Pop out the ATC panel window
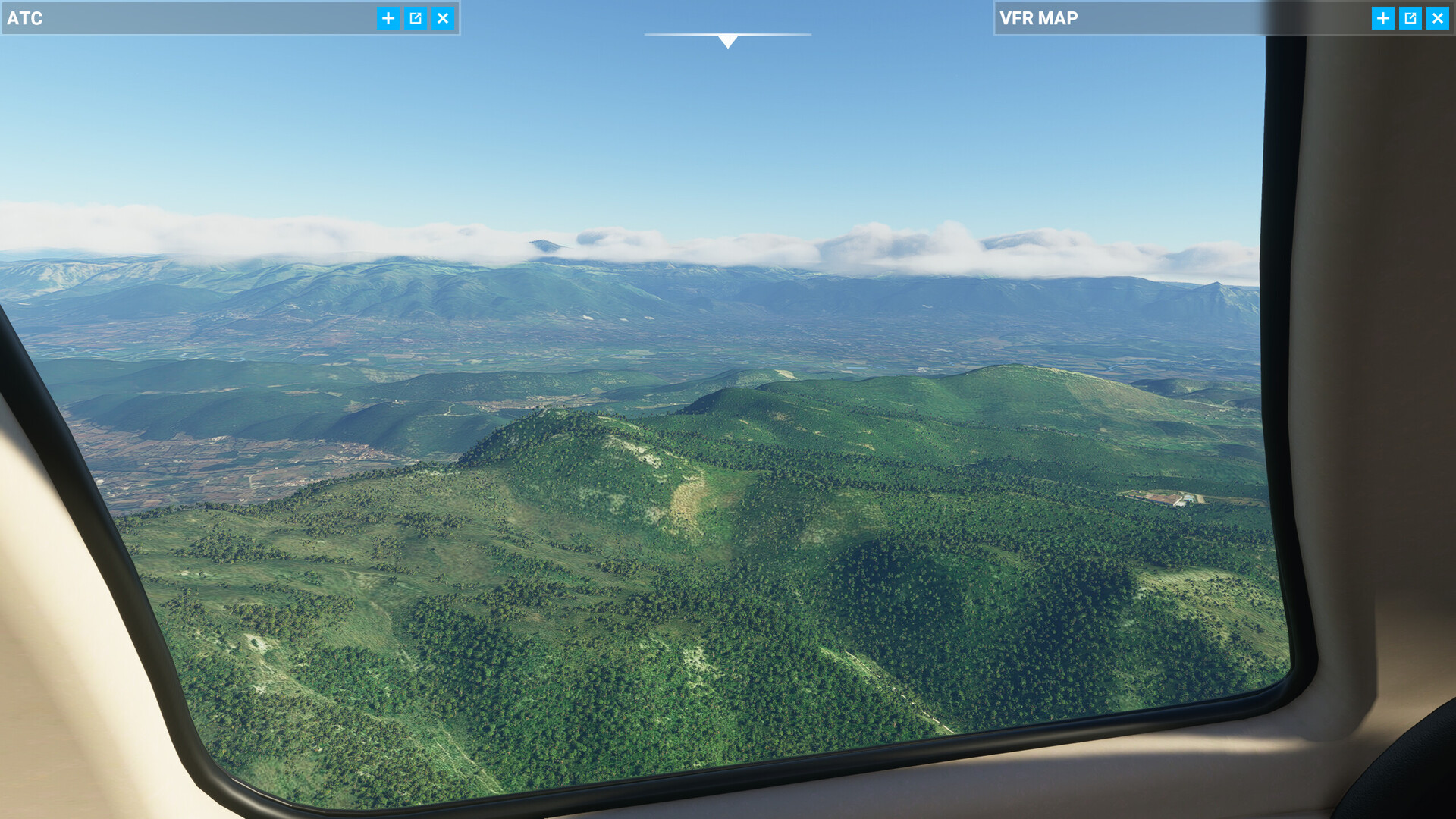The width and height of the screenshot is (1456, 819). (416, 18)
